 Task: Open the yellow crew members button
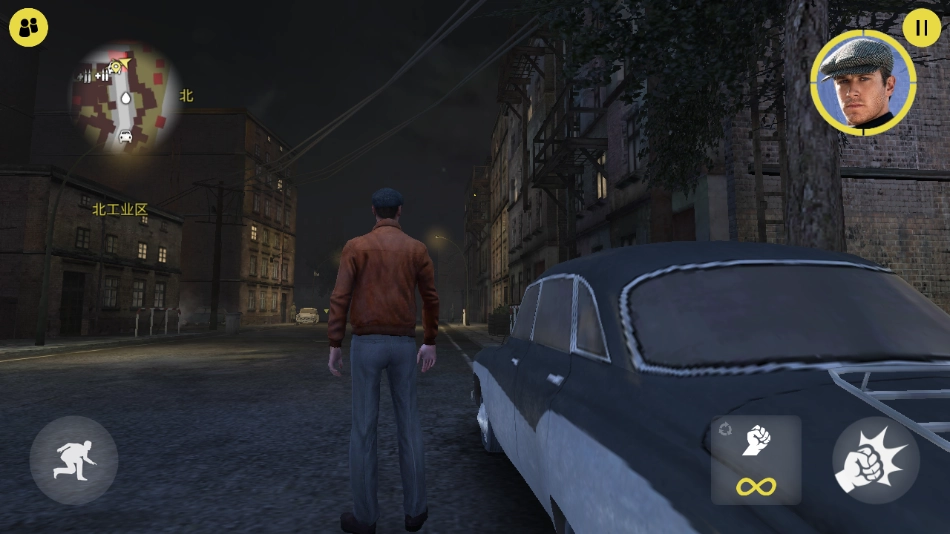28,27
